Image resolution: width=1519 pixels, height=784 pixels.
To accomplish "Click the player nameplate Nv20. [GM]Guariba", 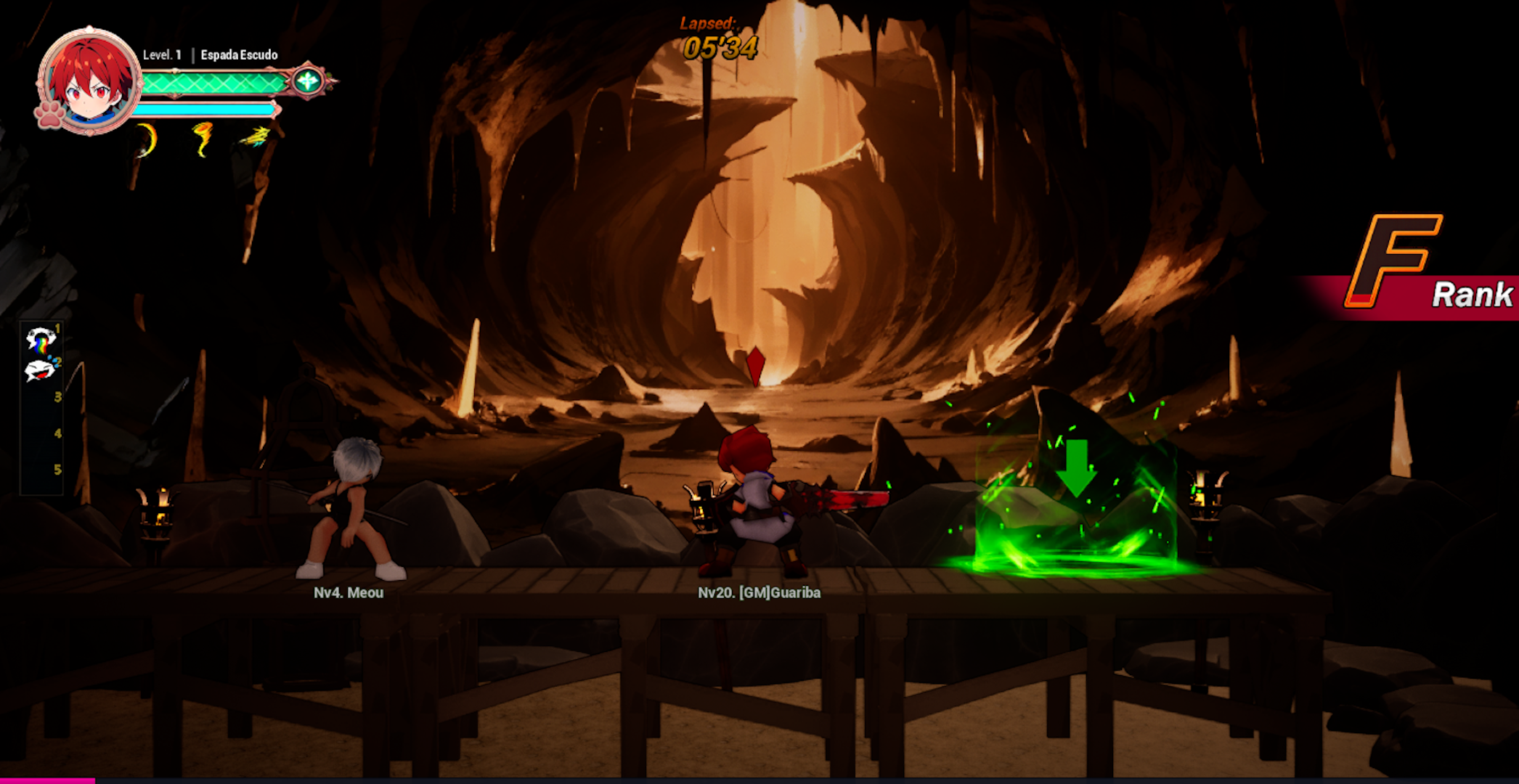I will click(759, 592).
